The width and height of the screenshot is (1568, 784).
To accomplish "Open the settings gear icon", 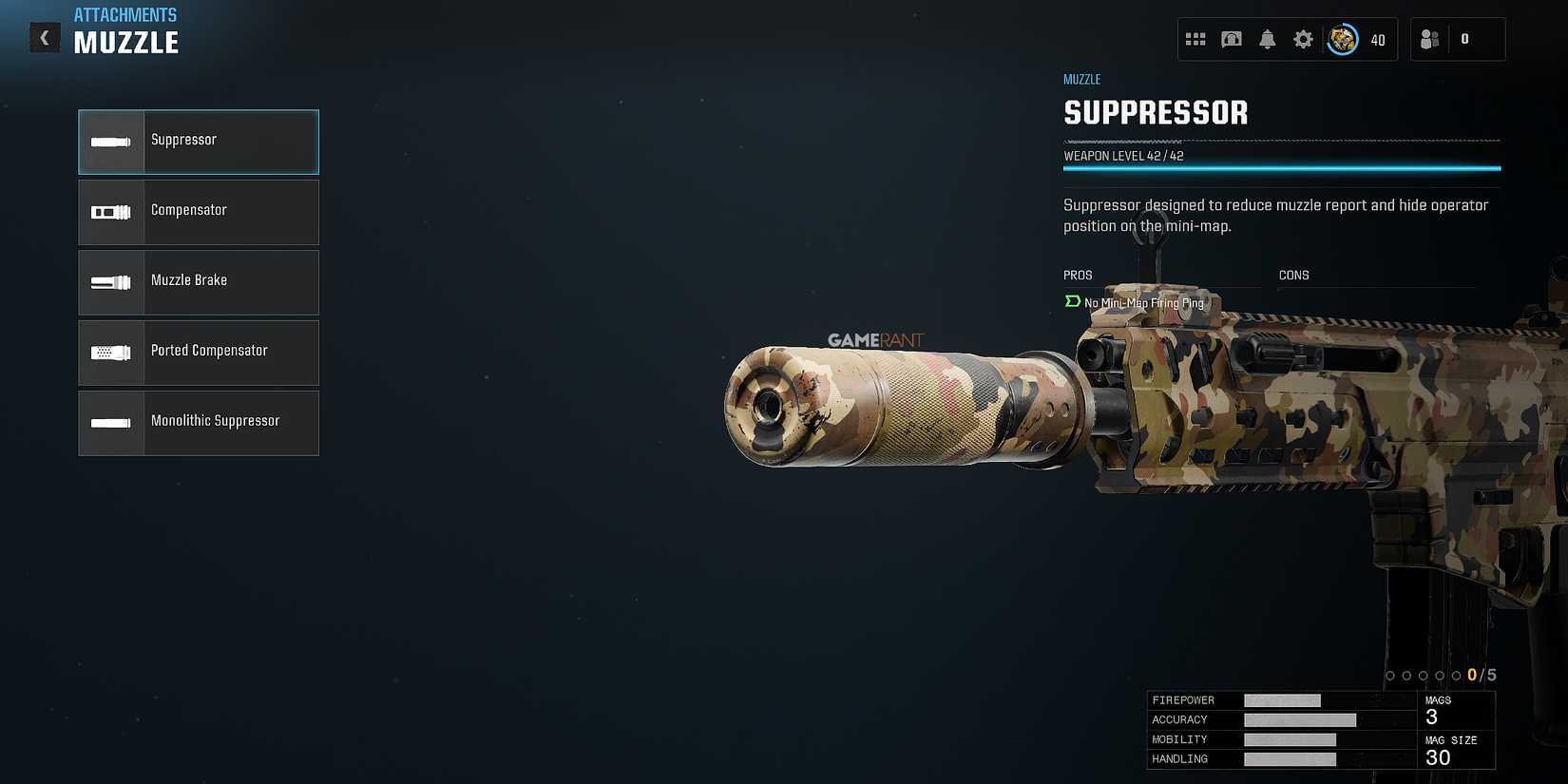I will [x=1303, y=39].
